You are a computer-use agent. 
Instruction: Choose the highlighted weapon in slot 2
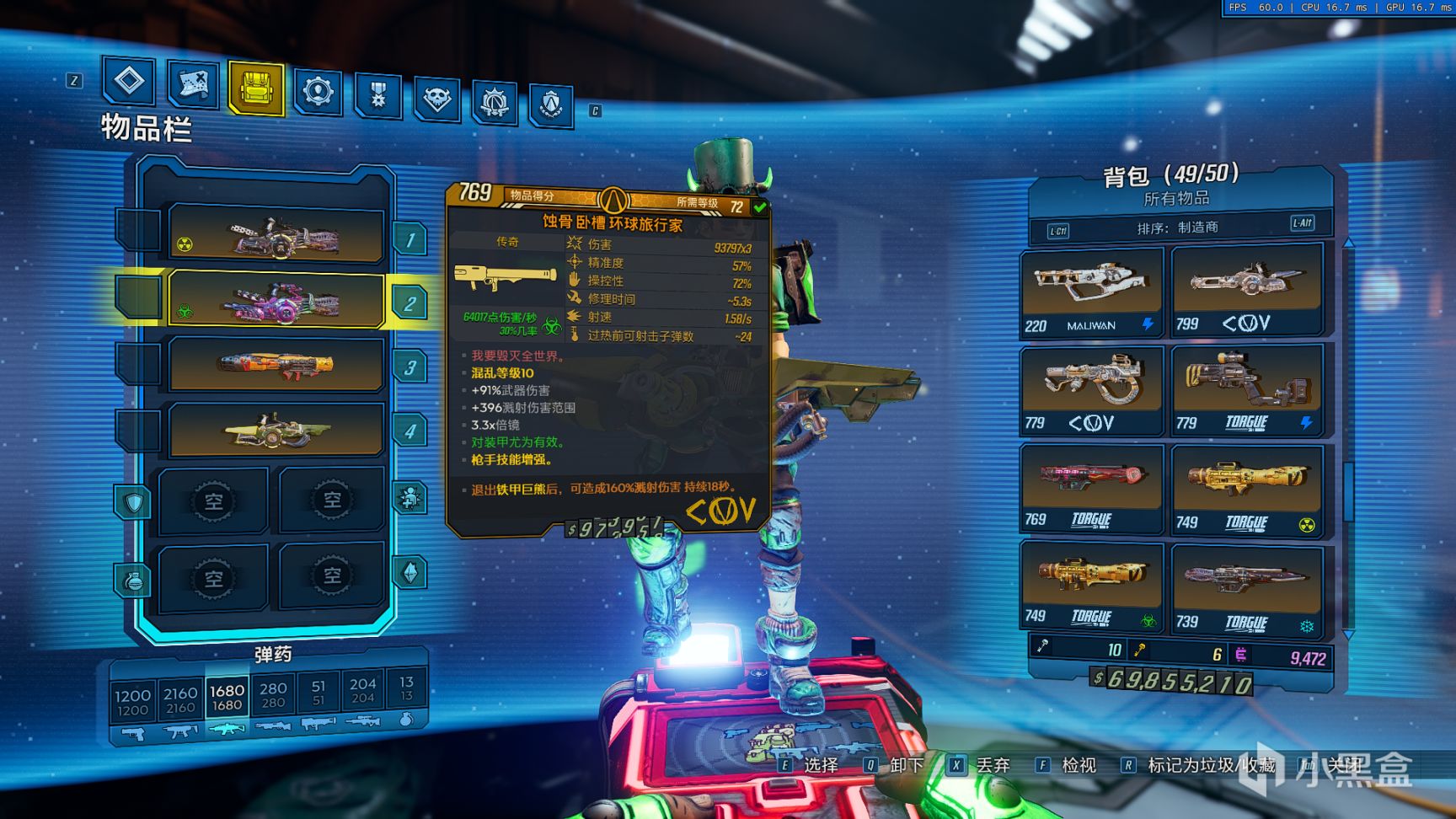click(276, 299)
